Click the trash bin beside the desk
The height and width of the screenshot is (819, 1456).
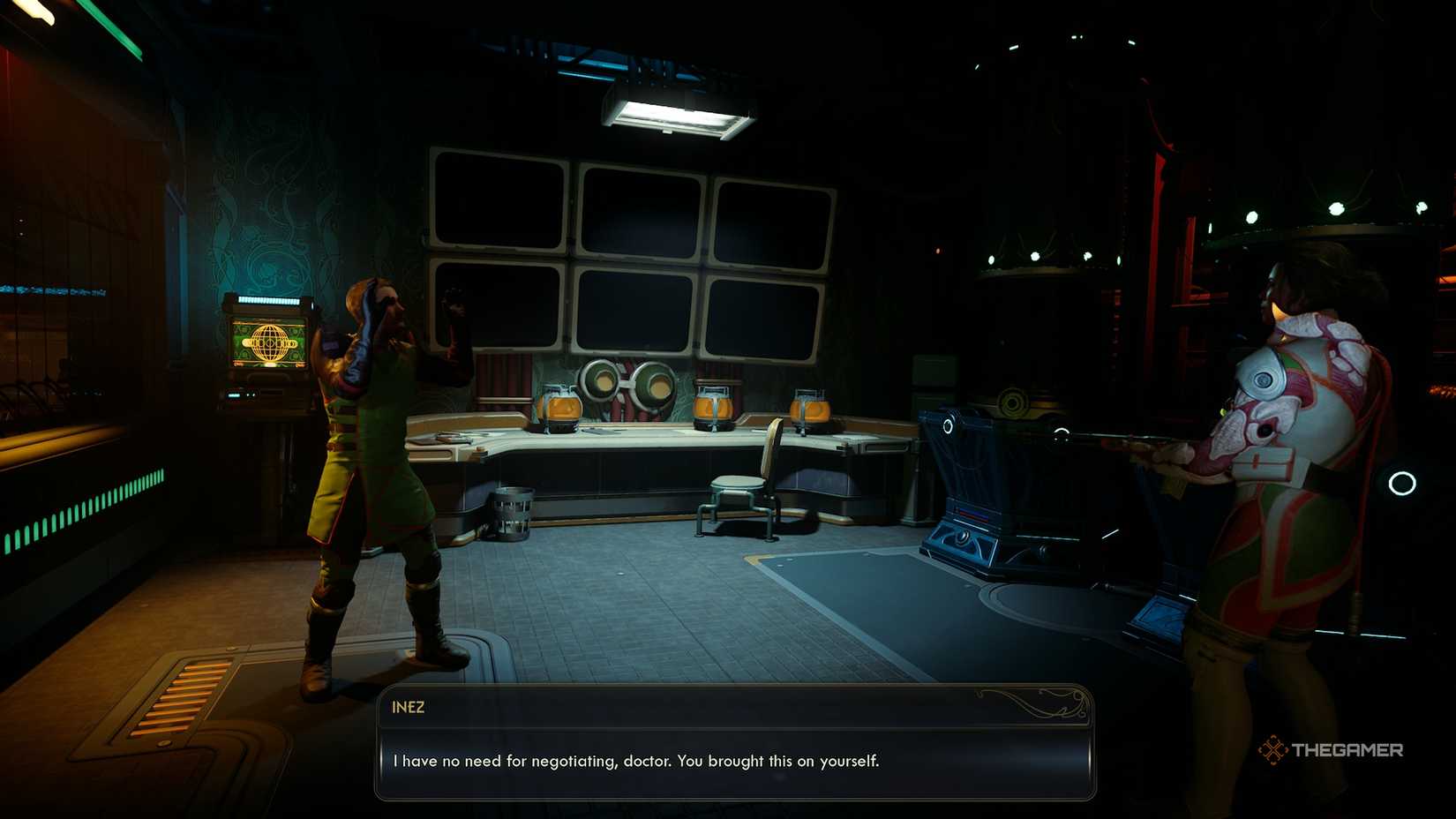512,513
